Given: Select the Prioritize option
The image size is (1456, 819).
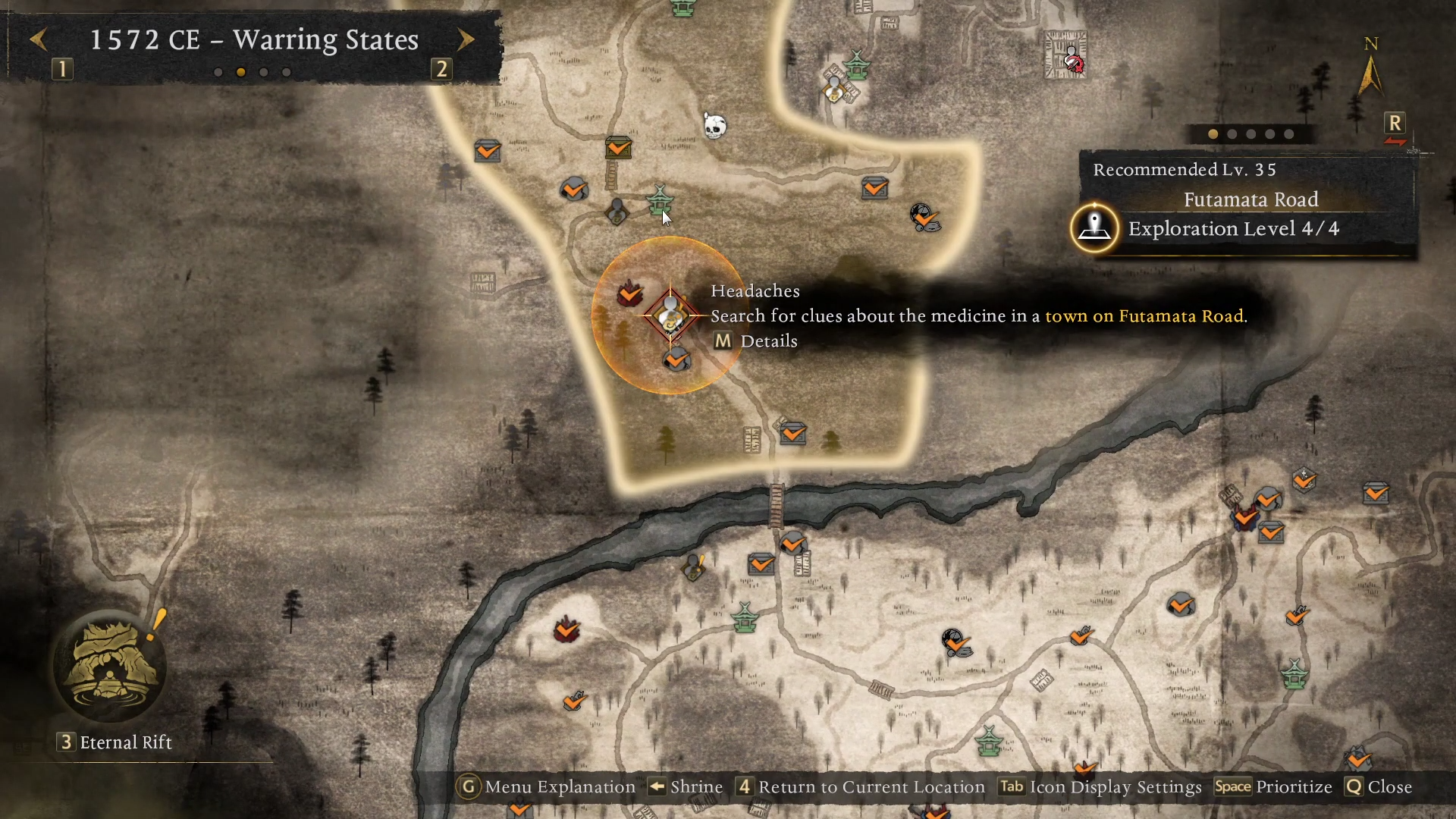Looking at the screenshot, I should [x=1273, y=787].
